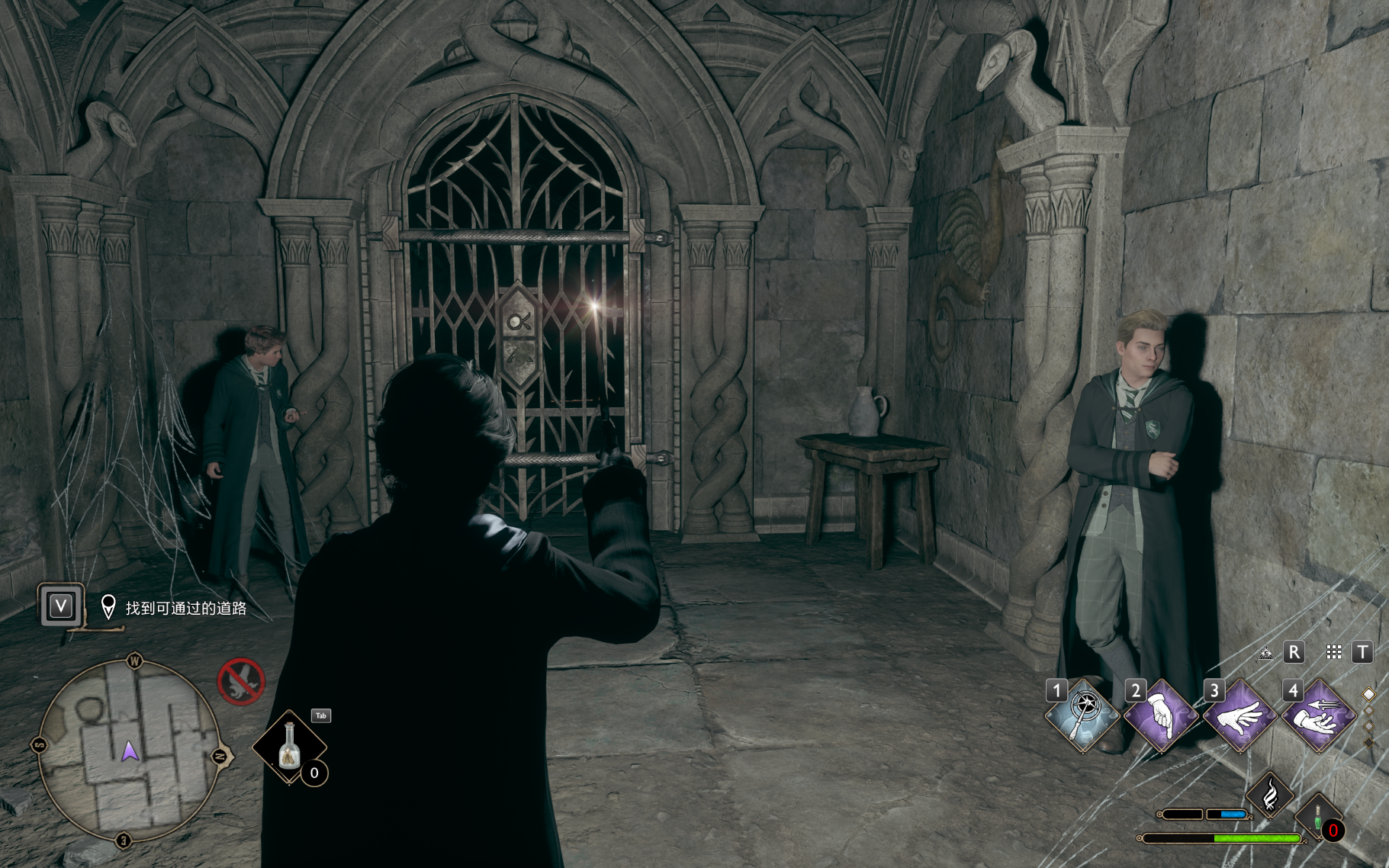Open the circular minimap

pos(130,751)
